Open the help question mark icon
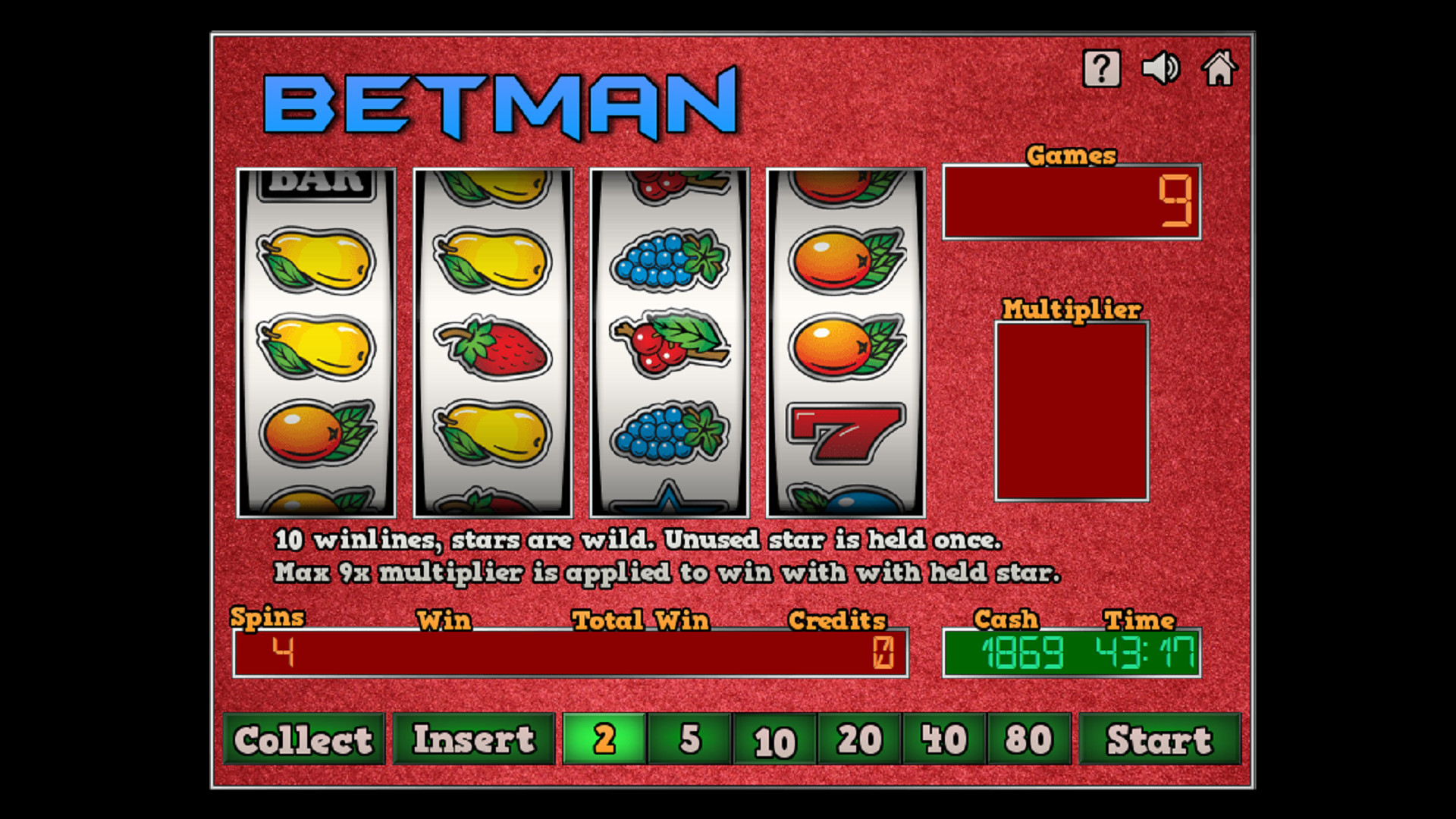 tap(1102, 68)
